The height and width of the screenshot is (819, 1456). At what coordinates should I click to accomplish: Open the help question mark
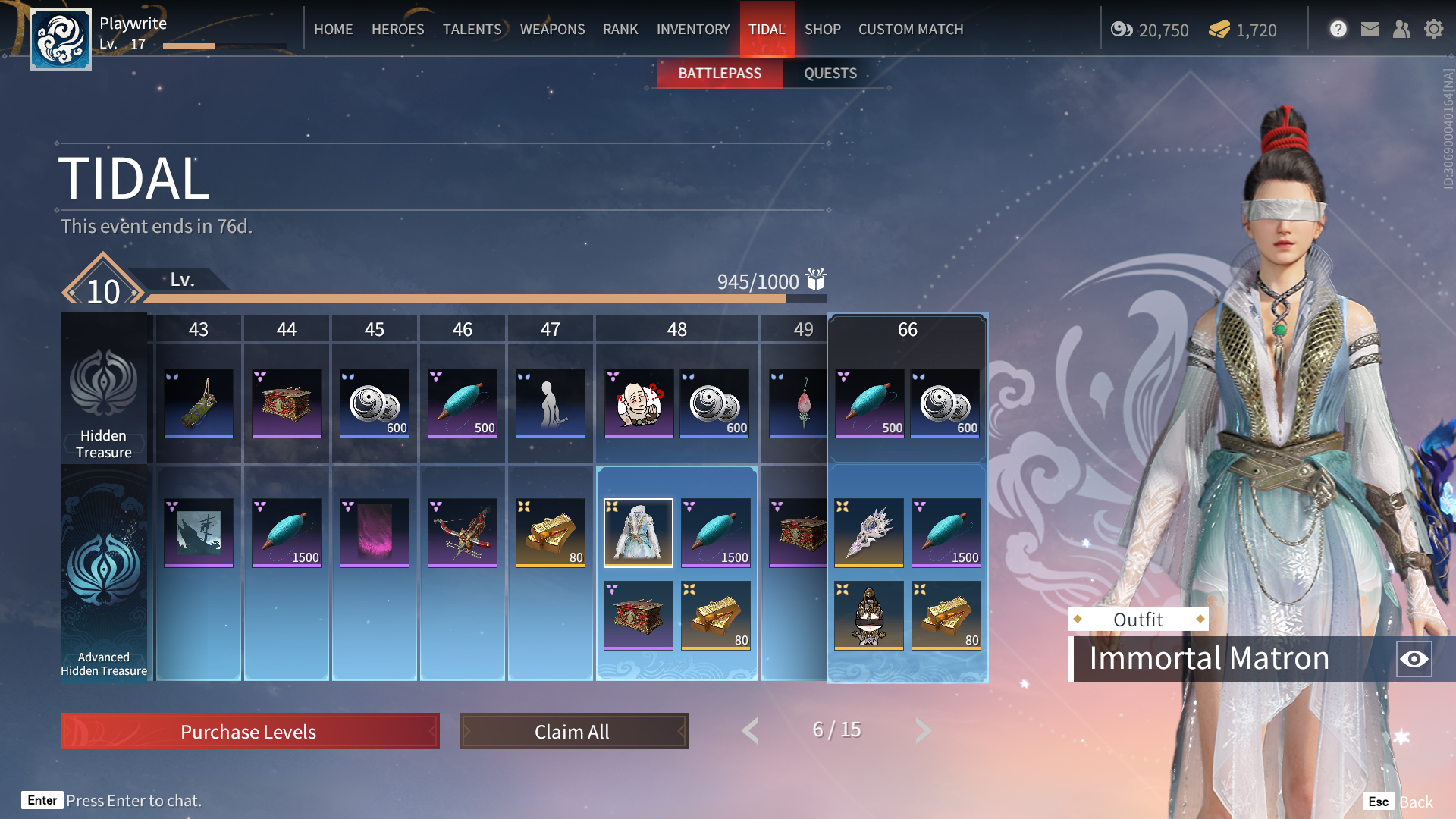(1338, 29)
